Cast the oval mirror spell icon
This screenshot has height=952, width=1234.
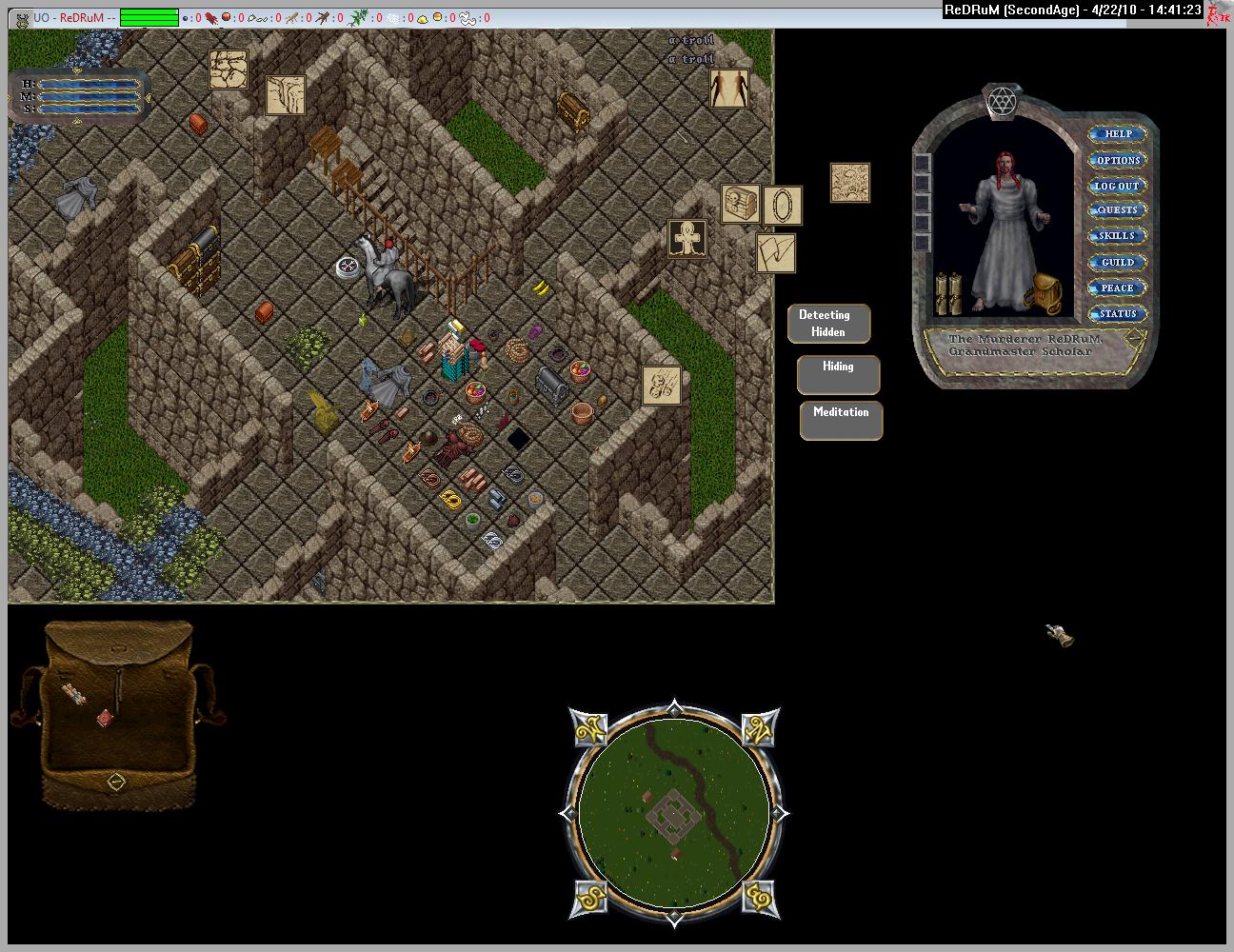tap(783, 206)
